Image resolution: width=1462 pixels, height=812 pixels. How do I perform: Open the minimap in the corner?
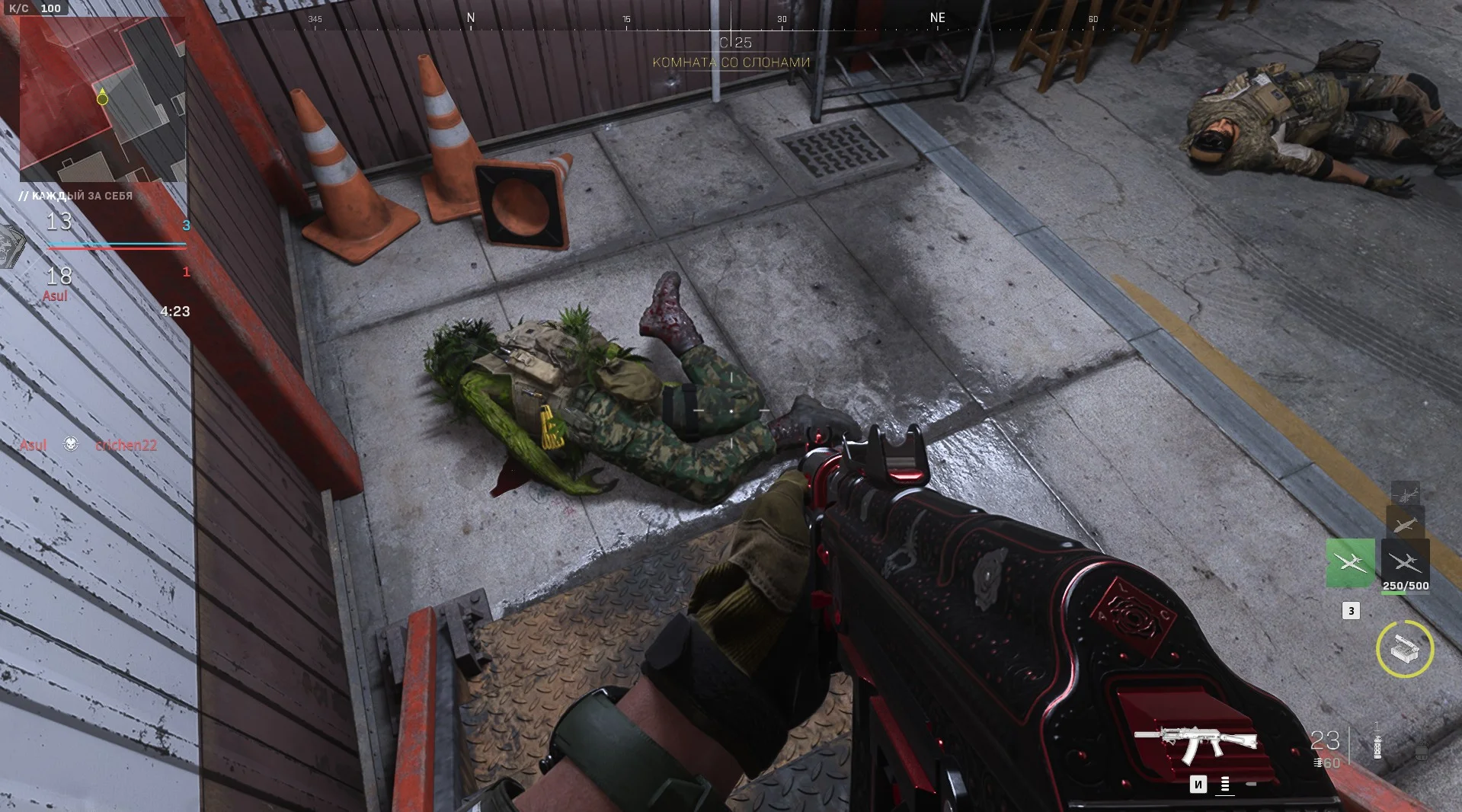(102, 99)
